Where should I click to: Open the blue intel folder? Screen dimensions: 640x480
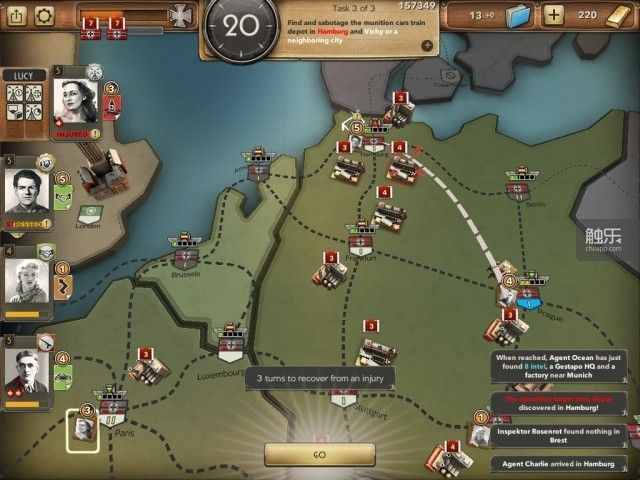point(516,17)
